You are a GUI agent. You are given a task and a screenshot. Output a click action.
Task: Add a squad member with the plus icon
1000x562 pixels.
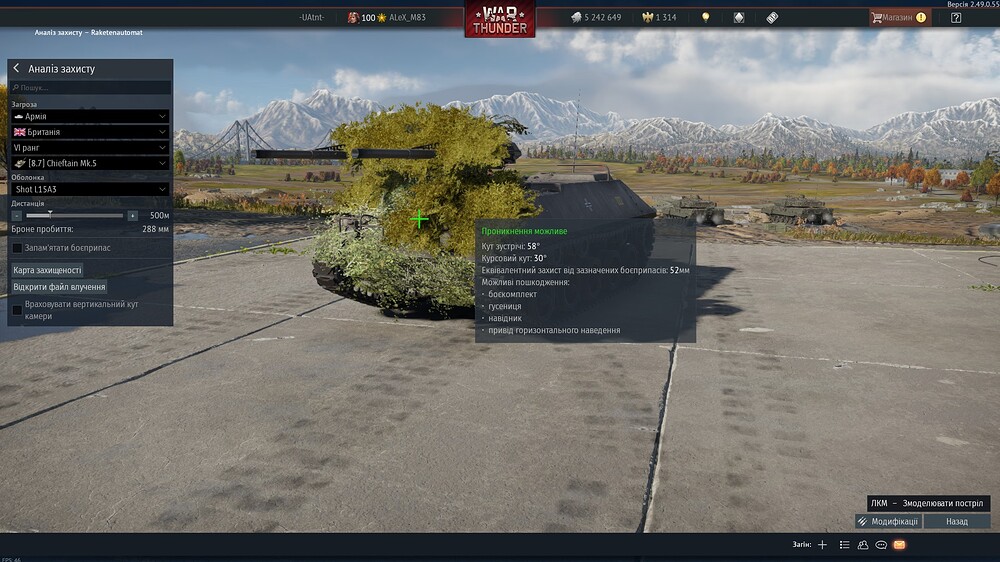[822, 545]
